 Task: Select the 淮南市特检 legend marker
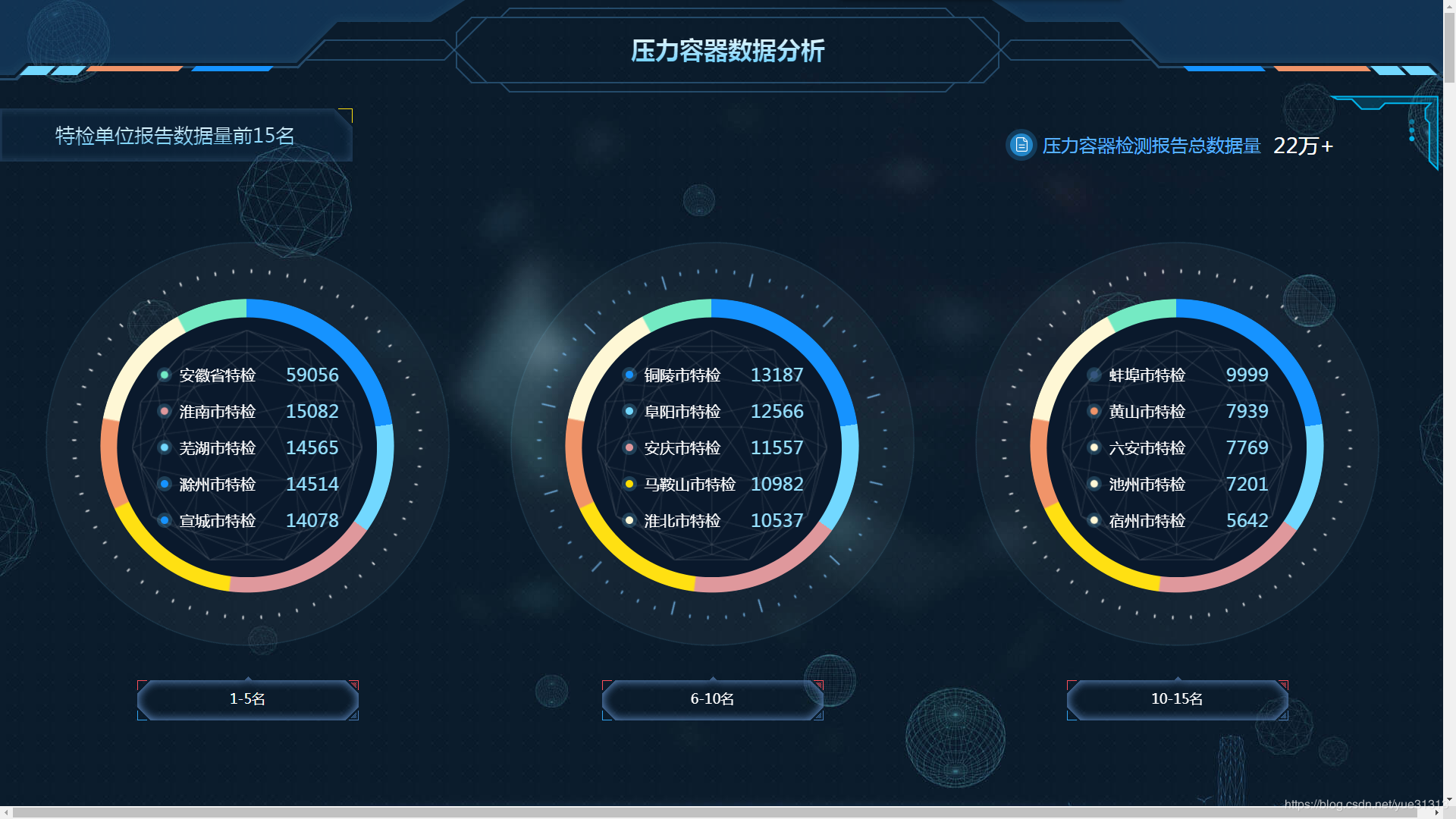[163, 411]
